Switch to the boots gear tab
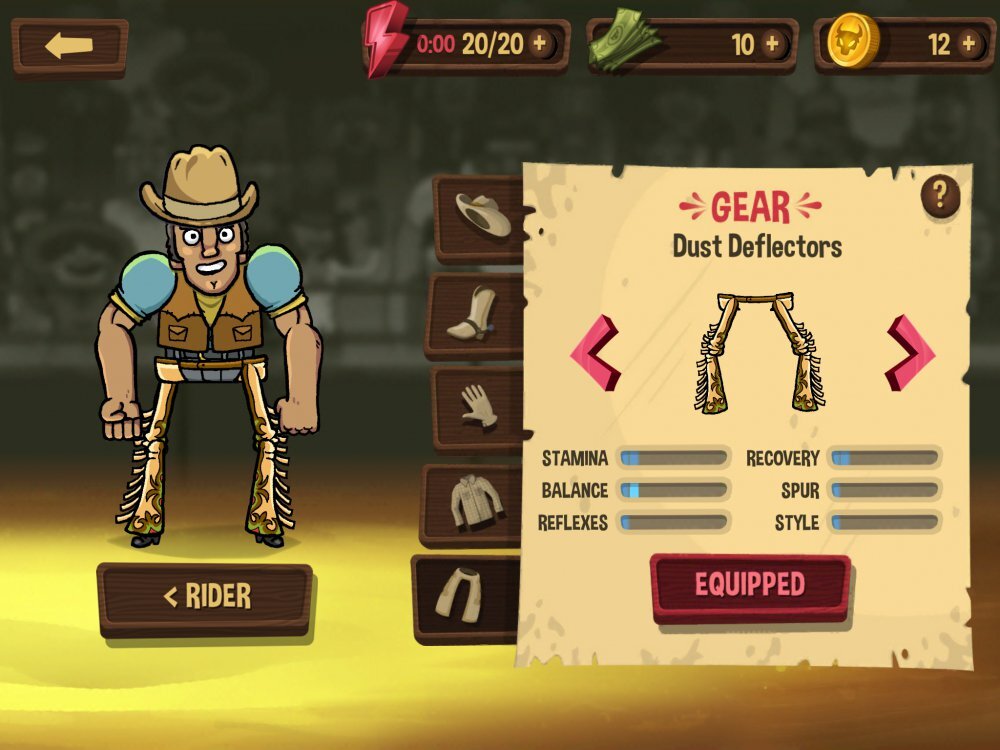Viewport: 1000px width, 750px height. pyautogui.click(x=479, y=314)
